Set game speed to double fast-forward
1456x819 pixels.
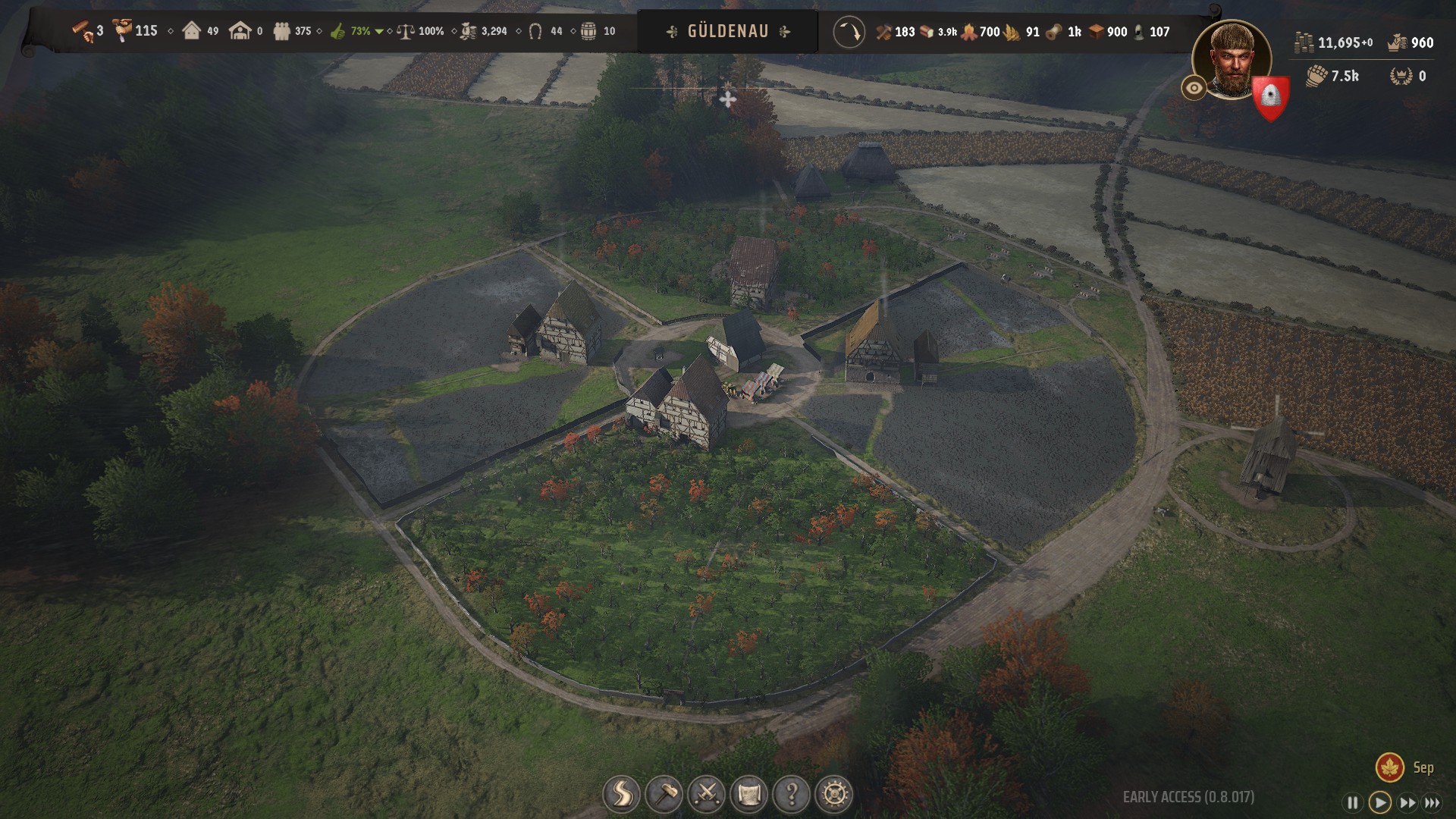[1407, 802]
